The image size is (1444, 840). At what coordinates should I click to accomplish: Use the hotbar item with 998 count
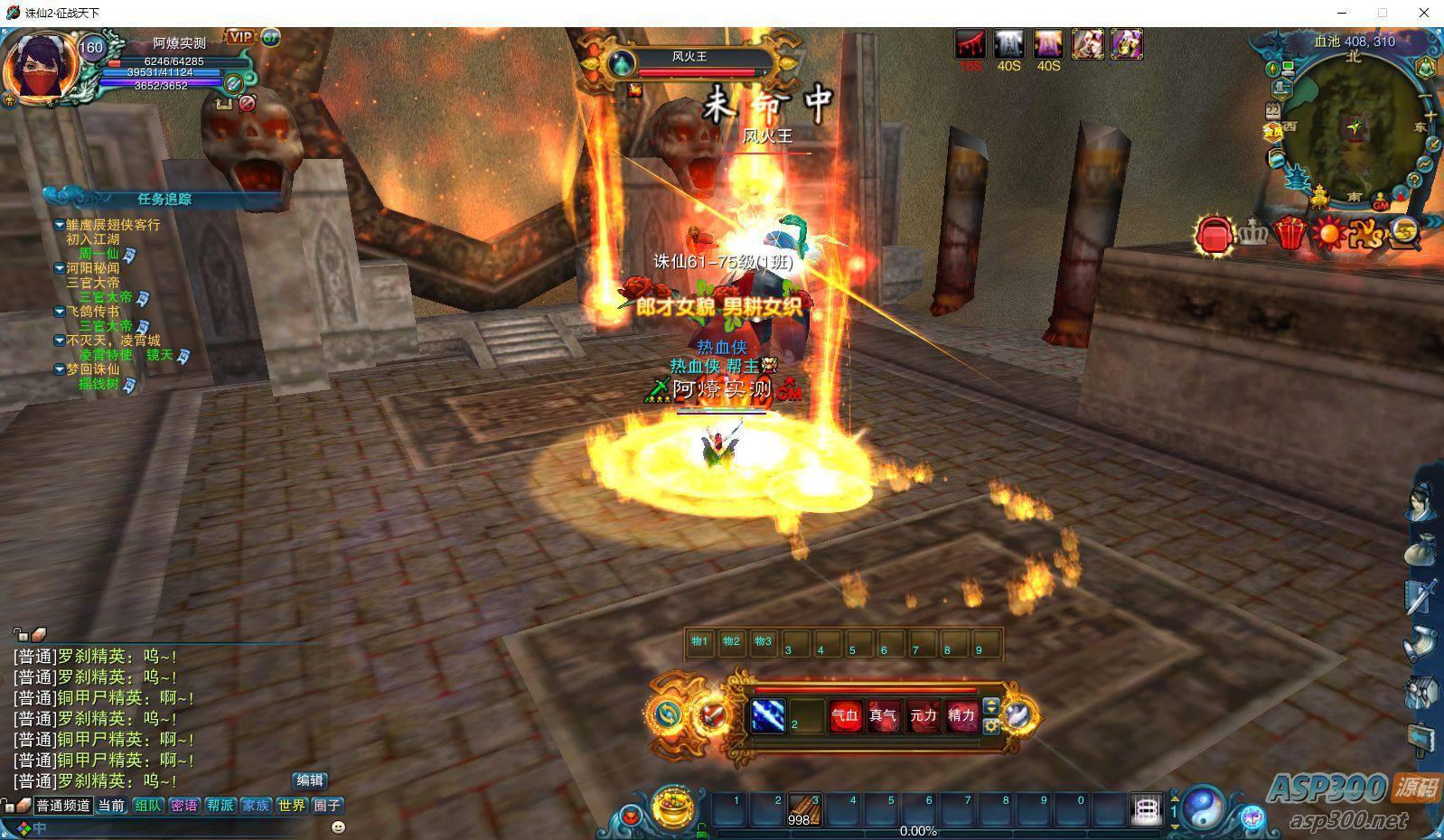803,809
